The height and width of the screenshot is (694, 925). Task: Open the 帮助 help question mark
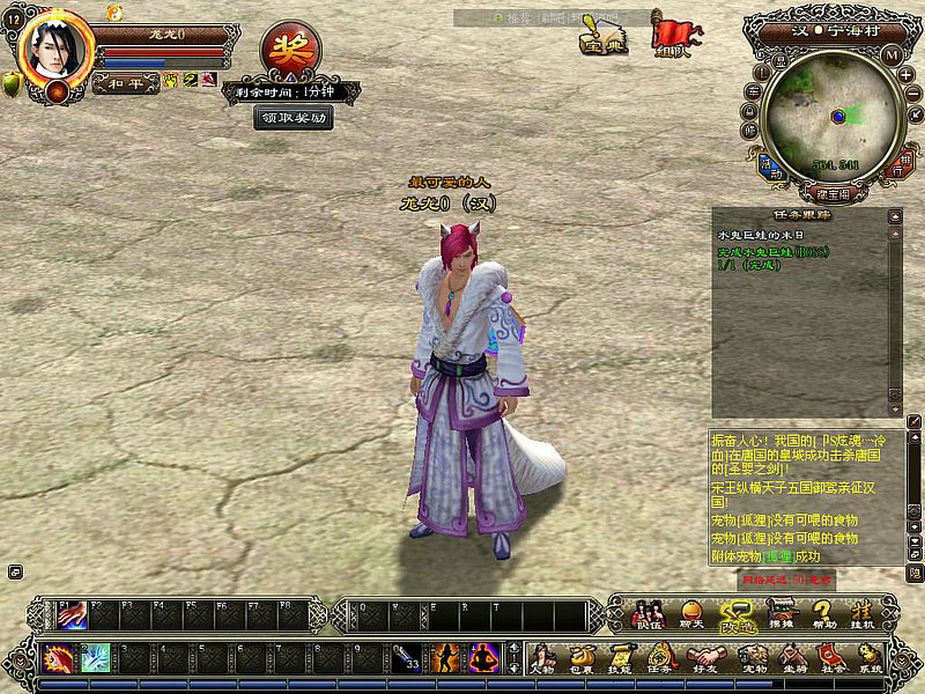[822, 613]
